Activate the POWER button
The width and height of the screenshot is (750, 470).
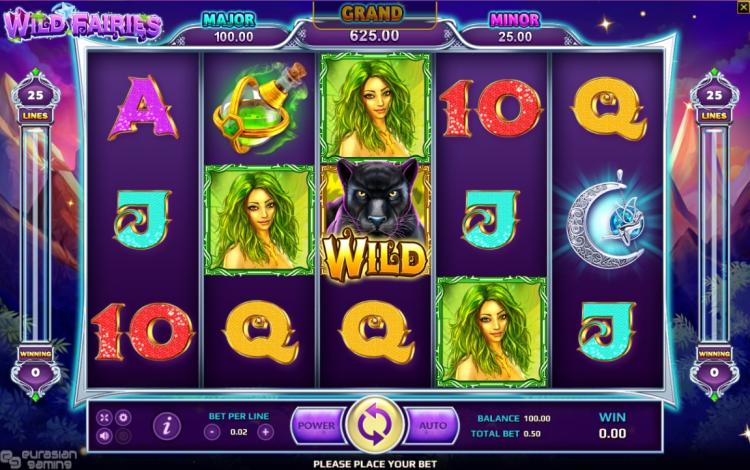click(316, 425)
